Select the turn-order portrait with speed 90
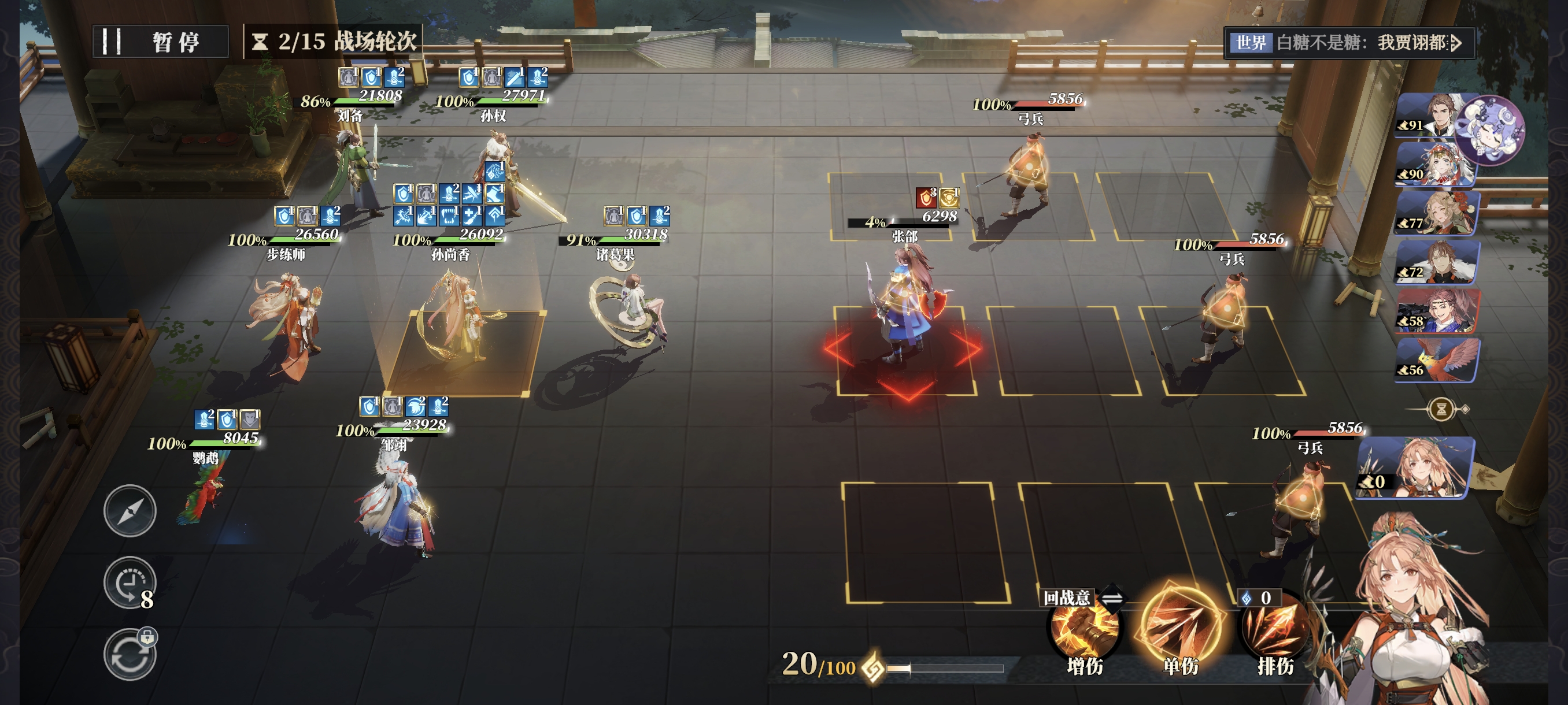Image resolution: width=1568 pixels, height=705 pixels. (x=1433, y=165)
